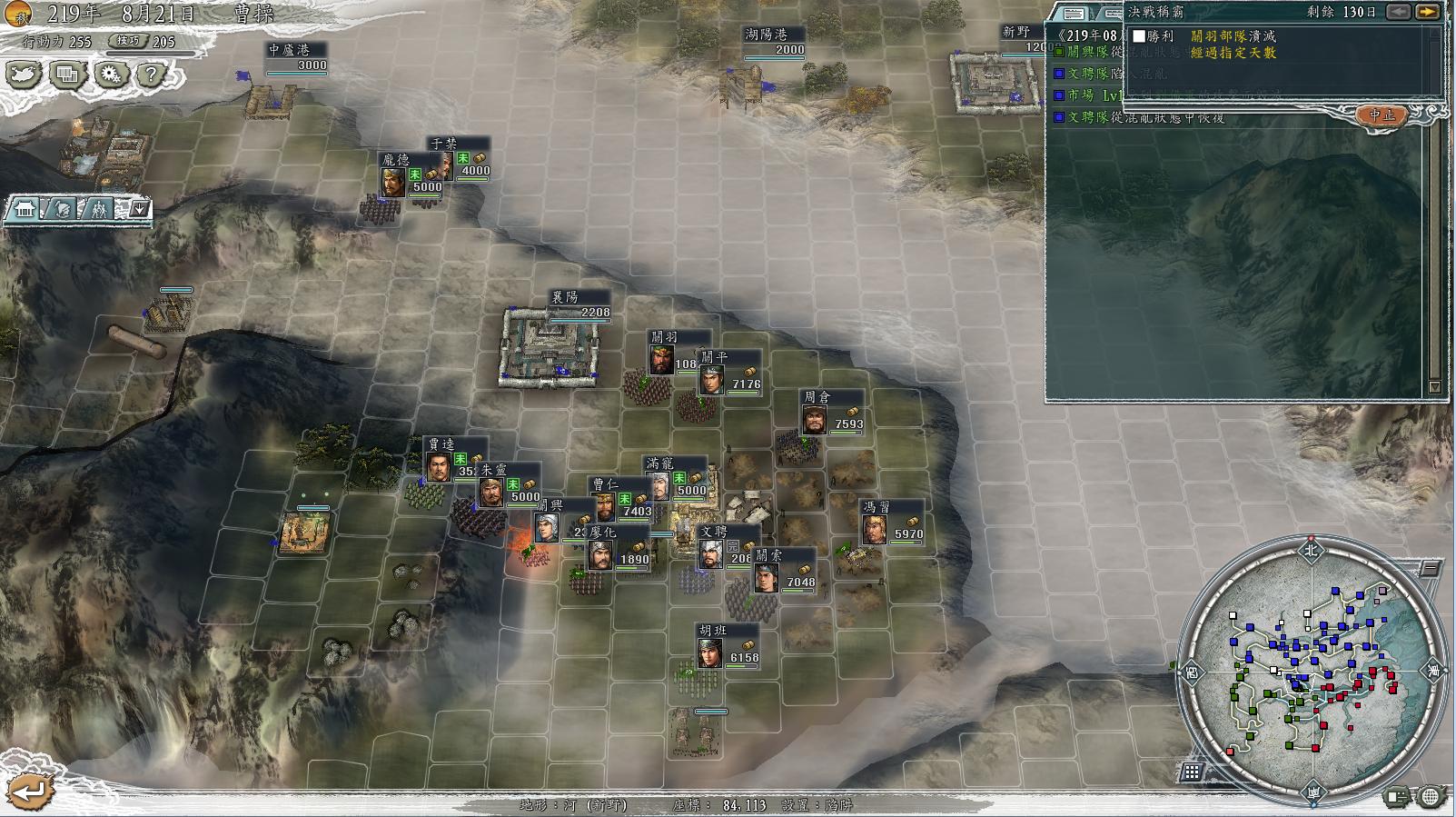Switch to the officer helmet tab
The height and width of the screenshot is (817, 1456).
pos(60,210)
